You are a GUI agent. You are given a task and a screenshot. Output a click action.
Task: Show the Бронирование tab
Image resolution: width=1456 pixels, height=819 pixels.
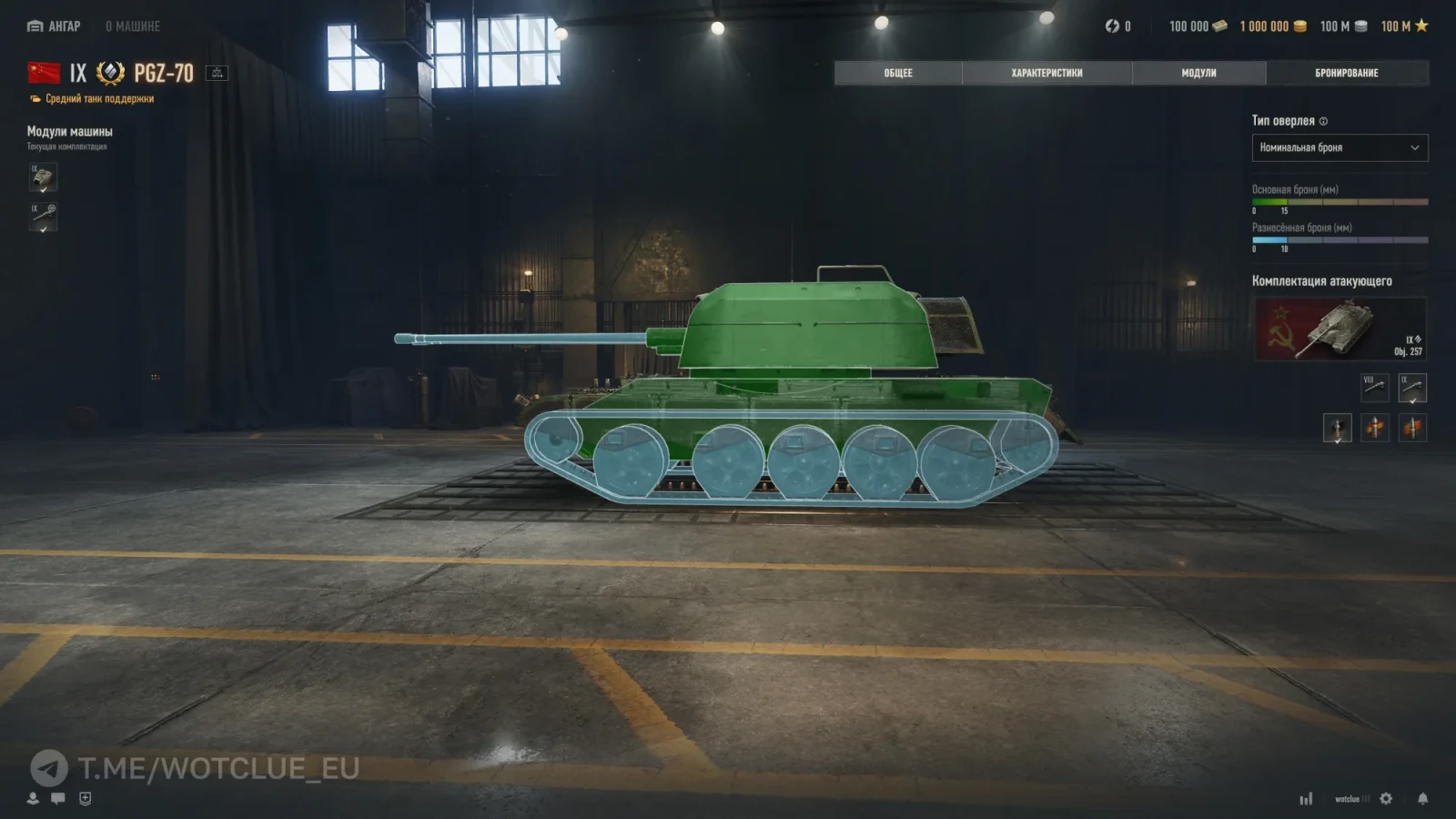pos(1346,73)
